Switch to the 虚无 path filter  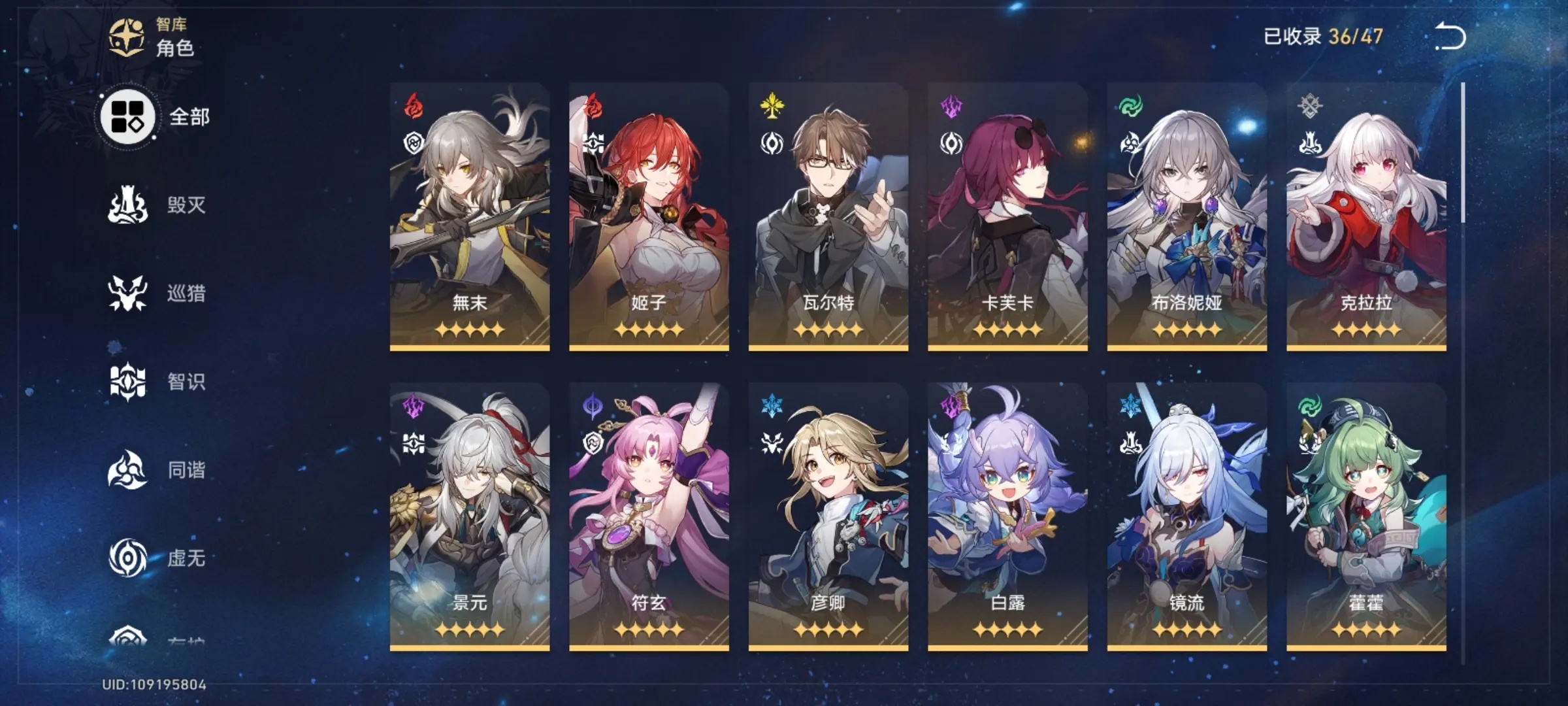coord(157,558)
